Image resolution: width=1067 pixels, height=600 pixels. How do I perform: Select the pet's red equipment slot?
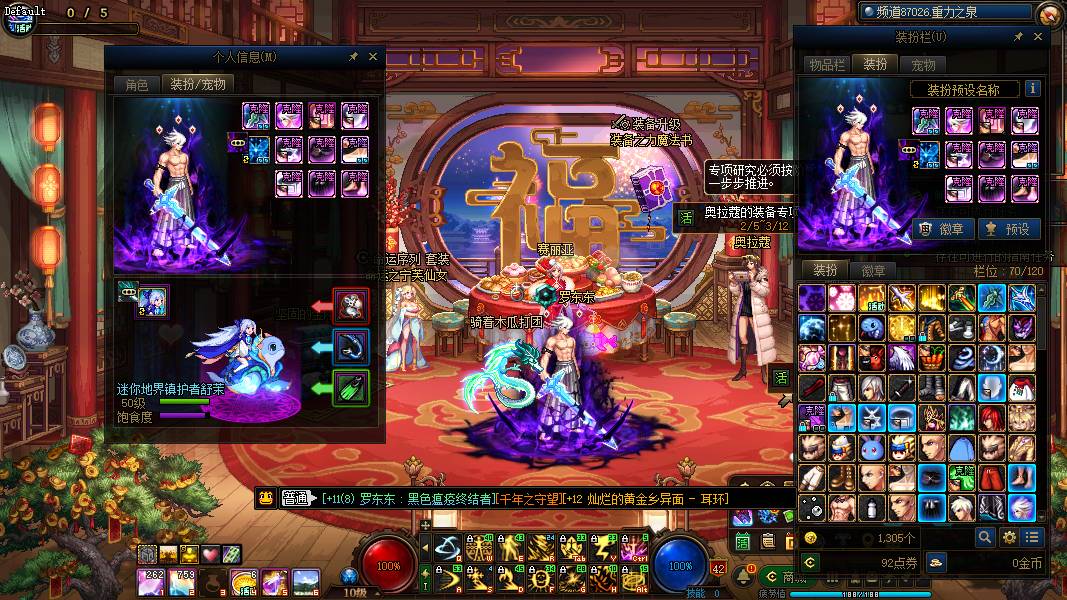coord(351,306)
